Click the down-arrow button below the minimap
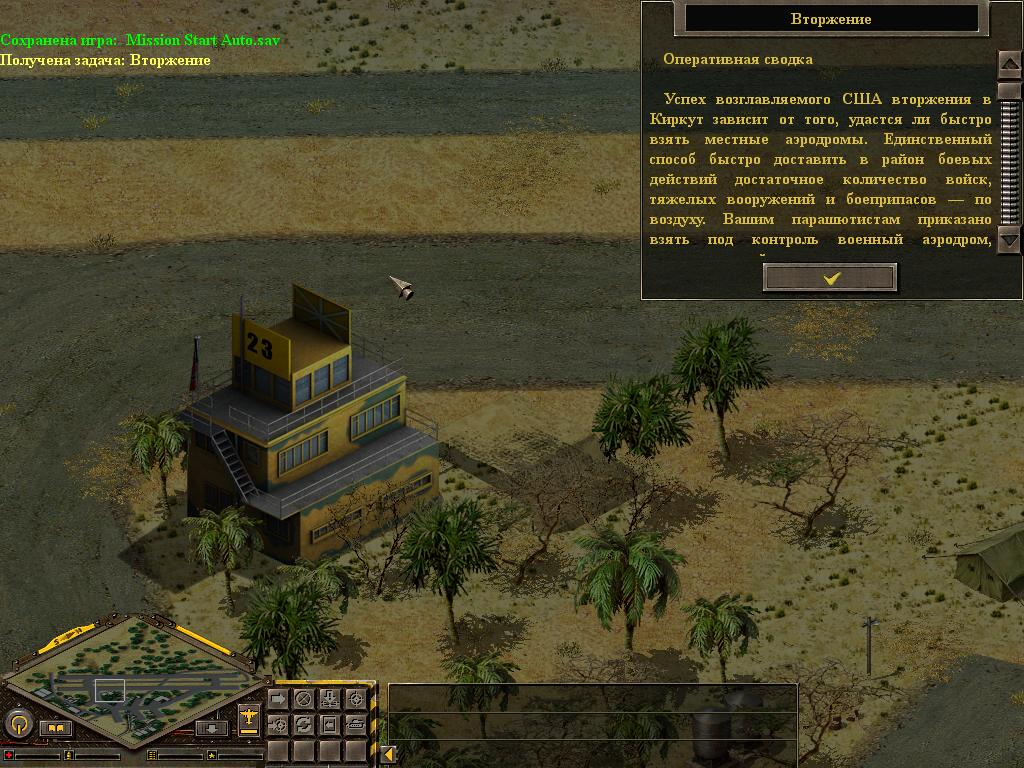Image resolution: width=1024 pixels, height=768 pixels. pos(211,727)
